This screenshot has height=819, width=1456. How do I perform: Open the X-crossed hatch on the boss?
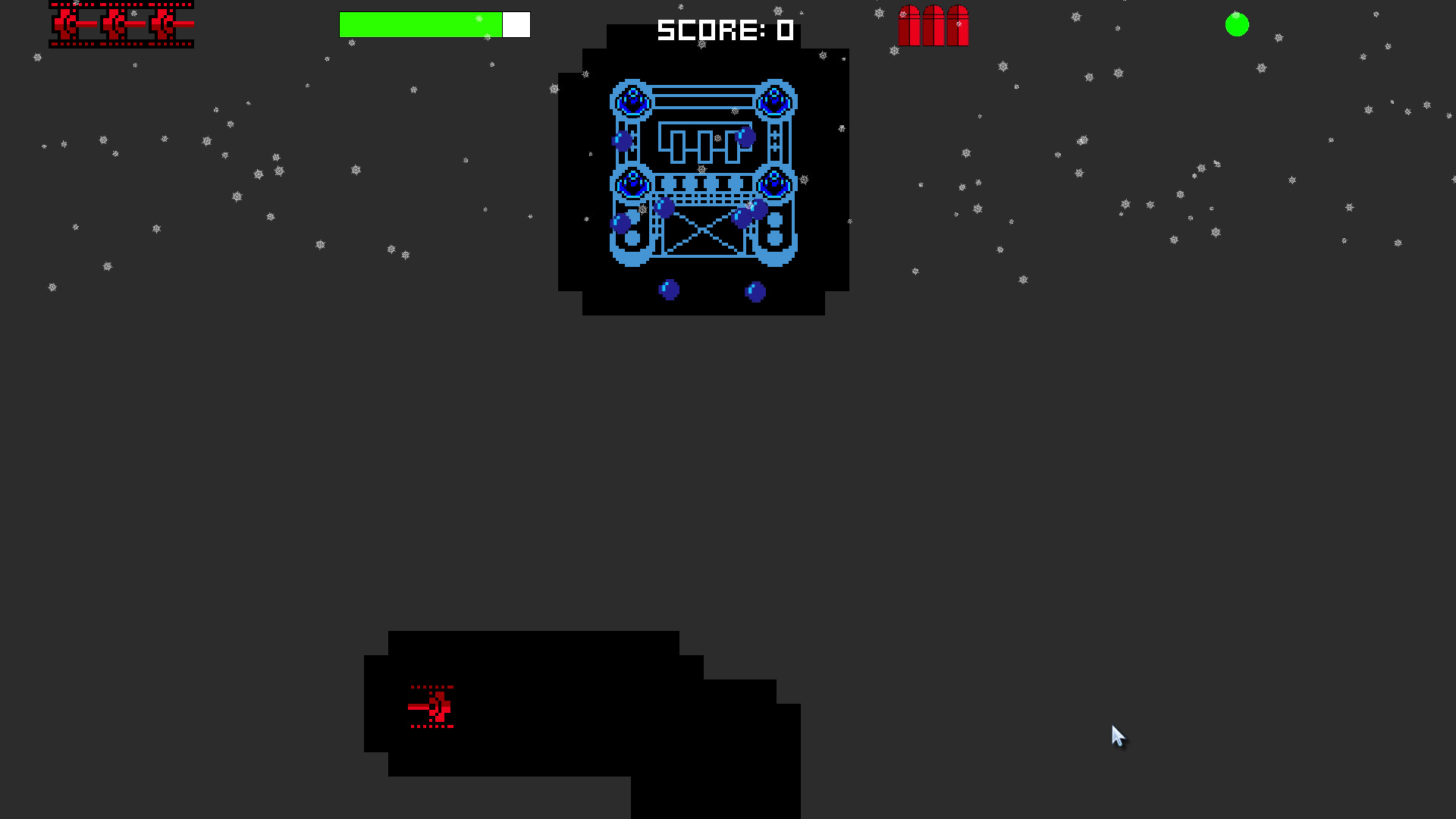tap(704, 231)
